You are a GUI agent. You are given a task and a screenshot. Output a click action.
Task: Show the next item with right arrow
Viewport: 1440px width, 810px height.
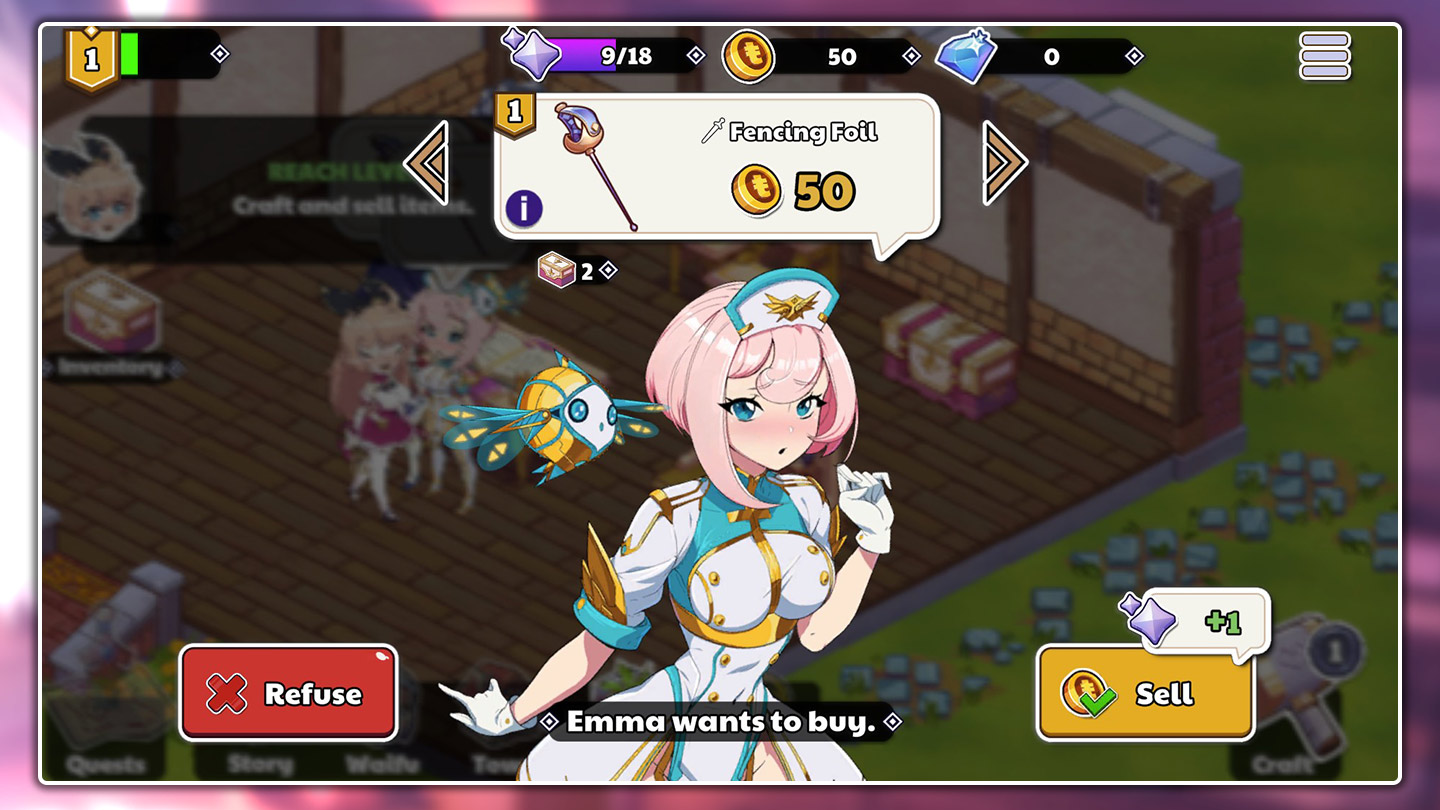(1004, 163)
